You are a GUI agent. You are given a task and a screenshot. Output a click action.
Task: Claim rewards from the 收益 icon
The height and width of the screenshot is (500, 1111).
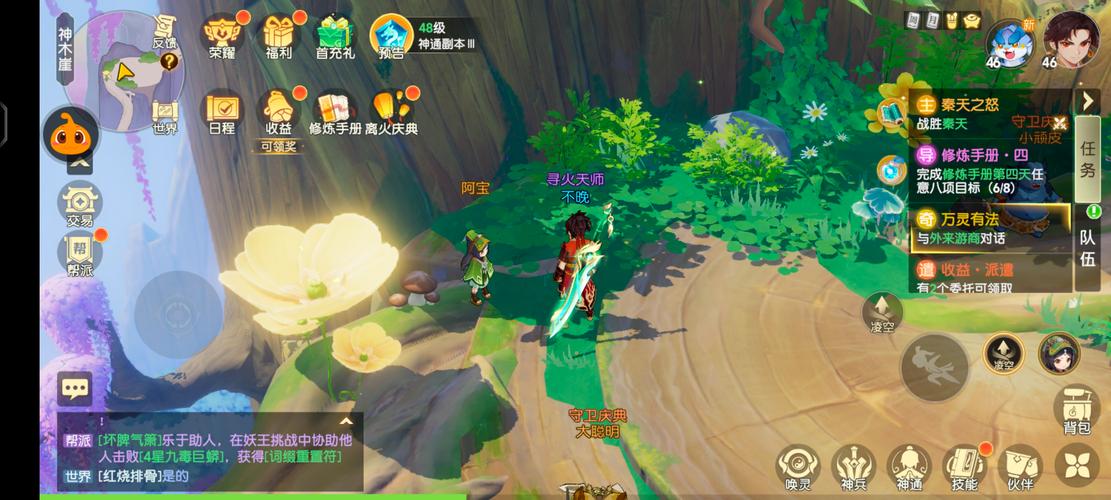pyautogui.click(x=278, y=112)
